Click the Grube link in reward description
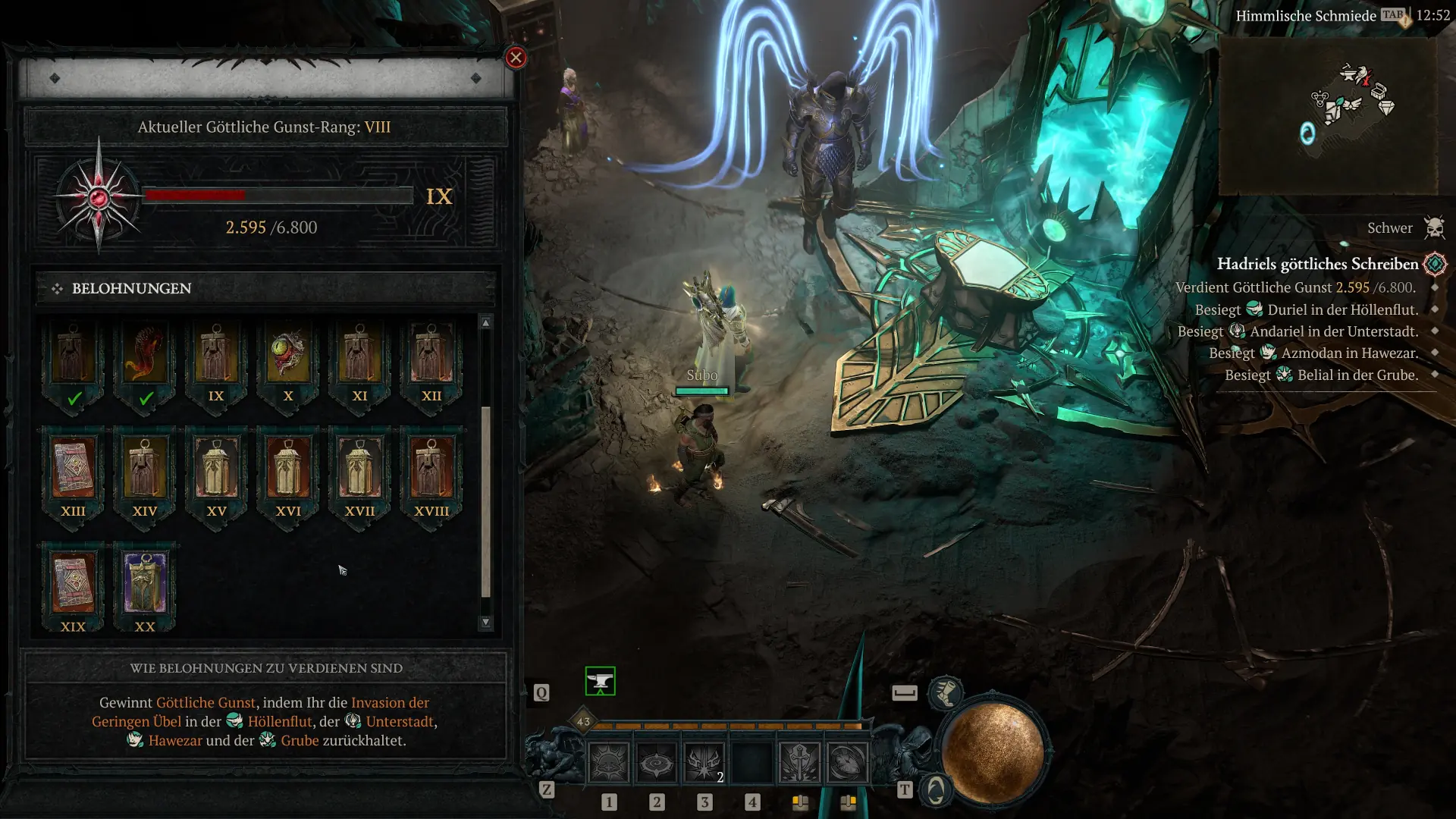This screenshot has width=1456, height=819. point(302,740)
